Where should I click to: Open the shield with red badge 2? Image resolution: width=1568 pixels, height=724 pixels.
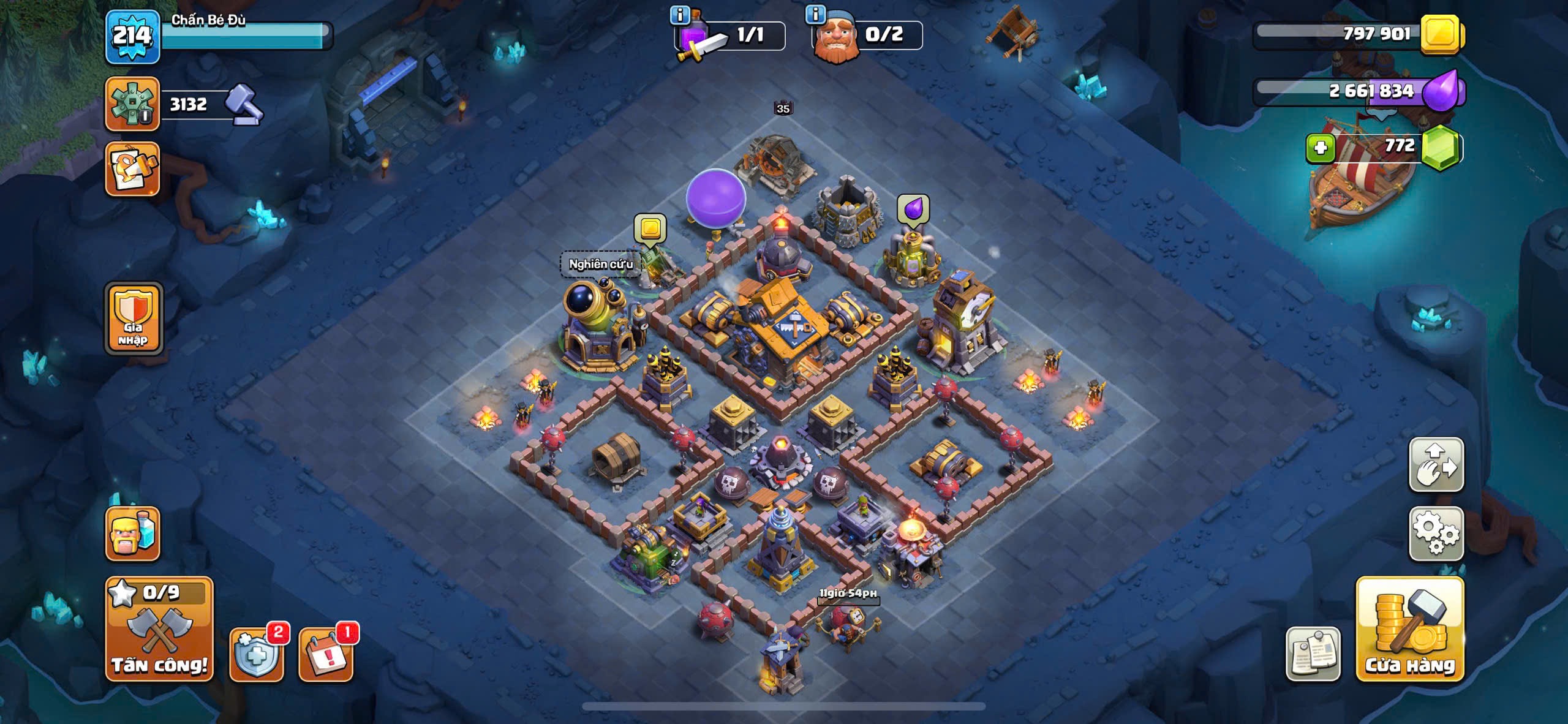(x=257, y=654)
